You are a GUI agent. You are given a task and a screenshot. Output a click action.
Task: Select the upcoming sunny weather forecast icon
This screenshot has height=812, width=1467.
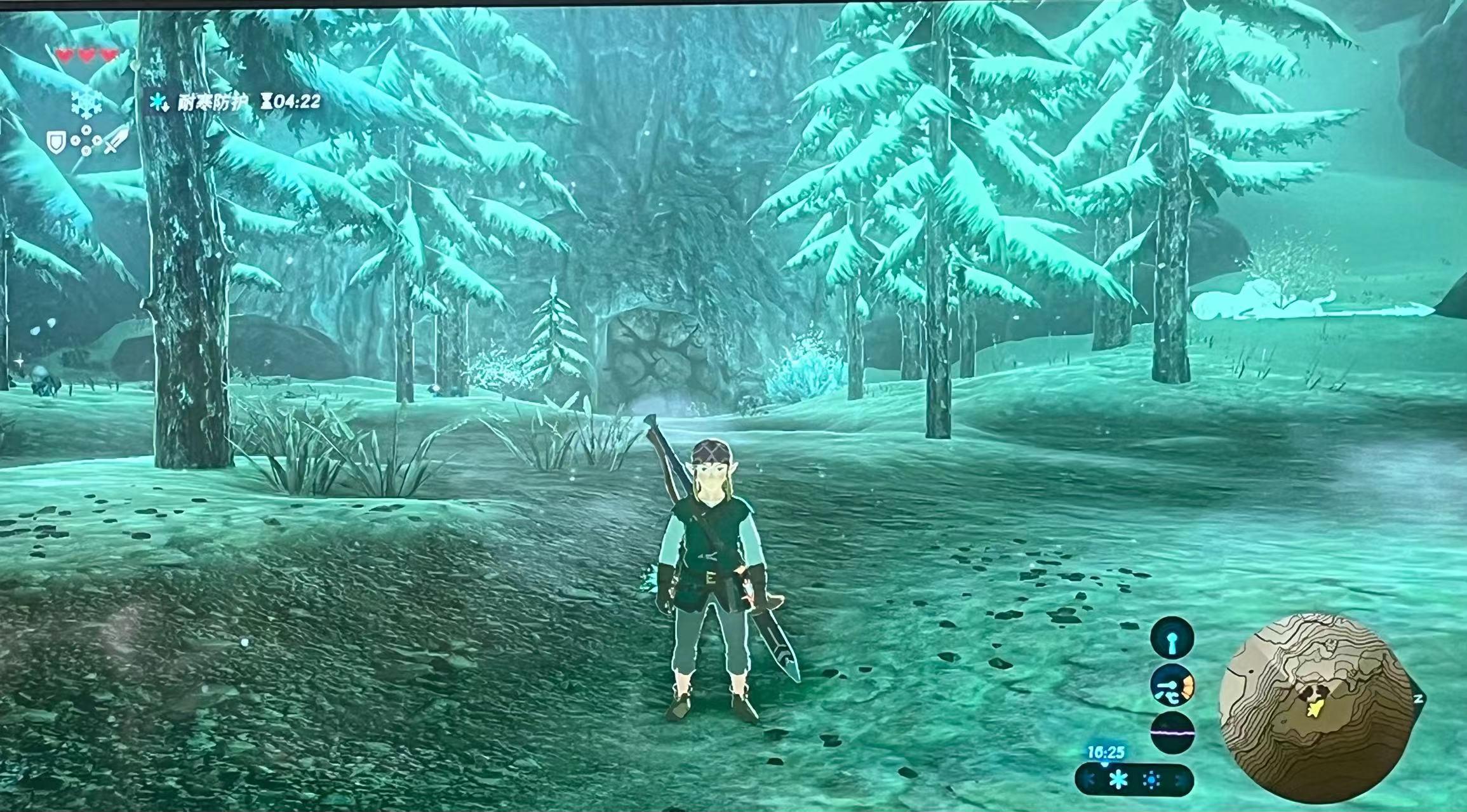tap(1151, 780)
